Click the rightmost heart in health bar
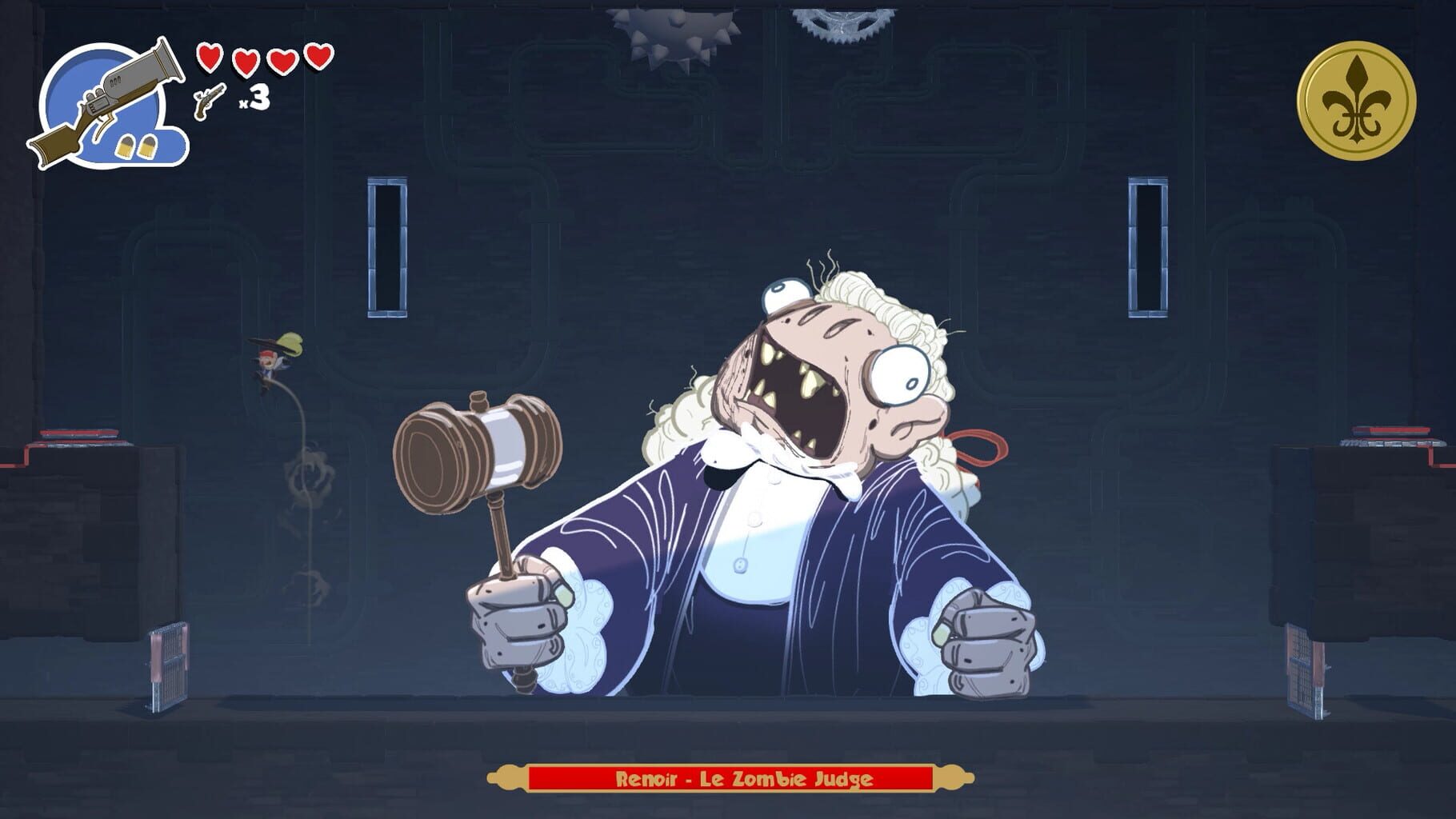The width and height of the screenshot is (1456, 819). coord(318,57)
